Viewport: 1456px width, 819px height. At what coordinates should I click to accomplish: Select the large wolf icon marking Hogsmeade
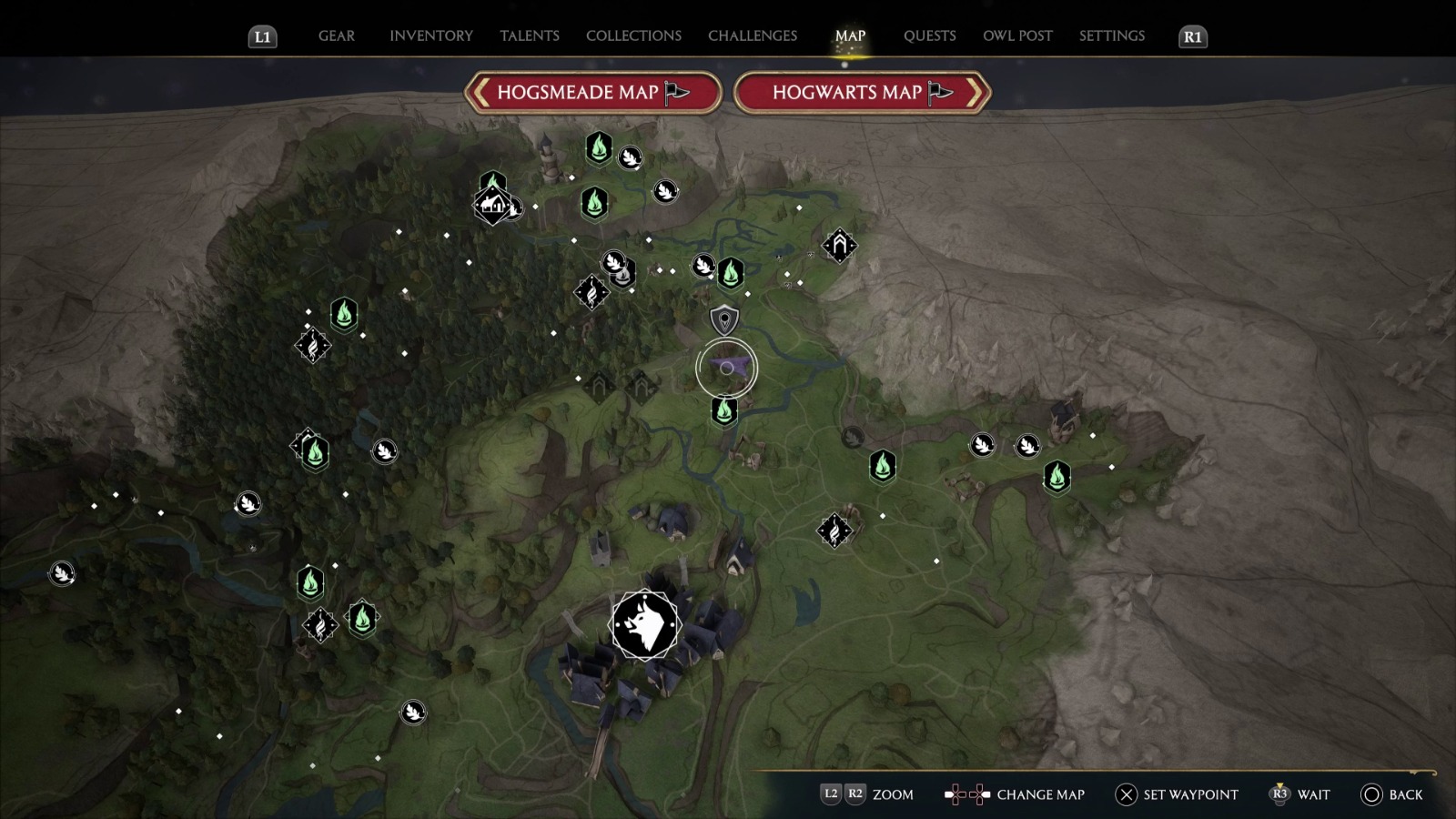click(644, 624)
